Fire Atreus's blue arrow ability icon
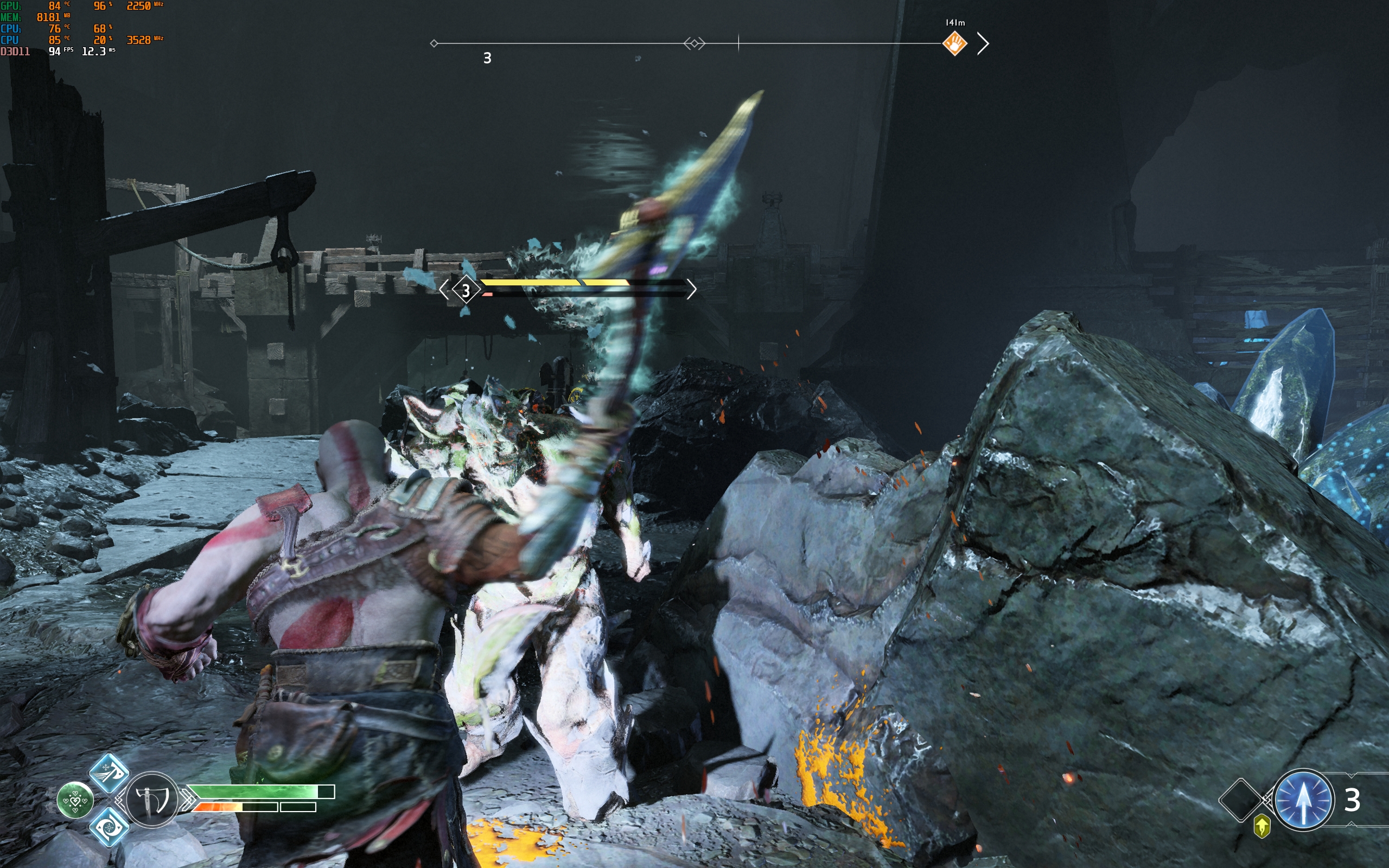Image resolution: width=1389 pixels, height=868 pixels. click(x=1302, y=800)
